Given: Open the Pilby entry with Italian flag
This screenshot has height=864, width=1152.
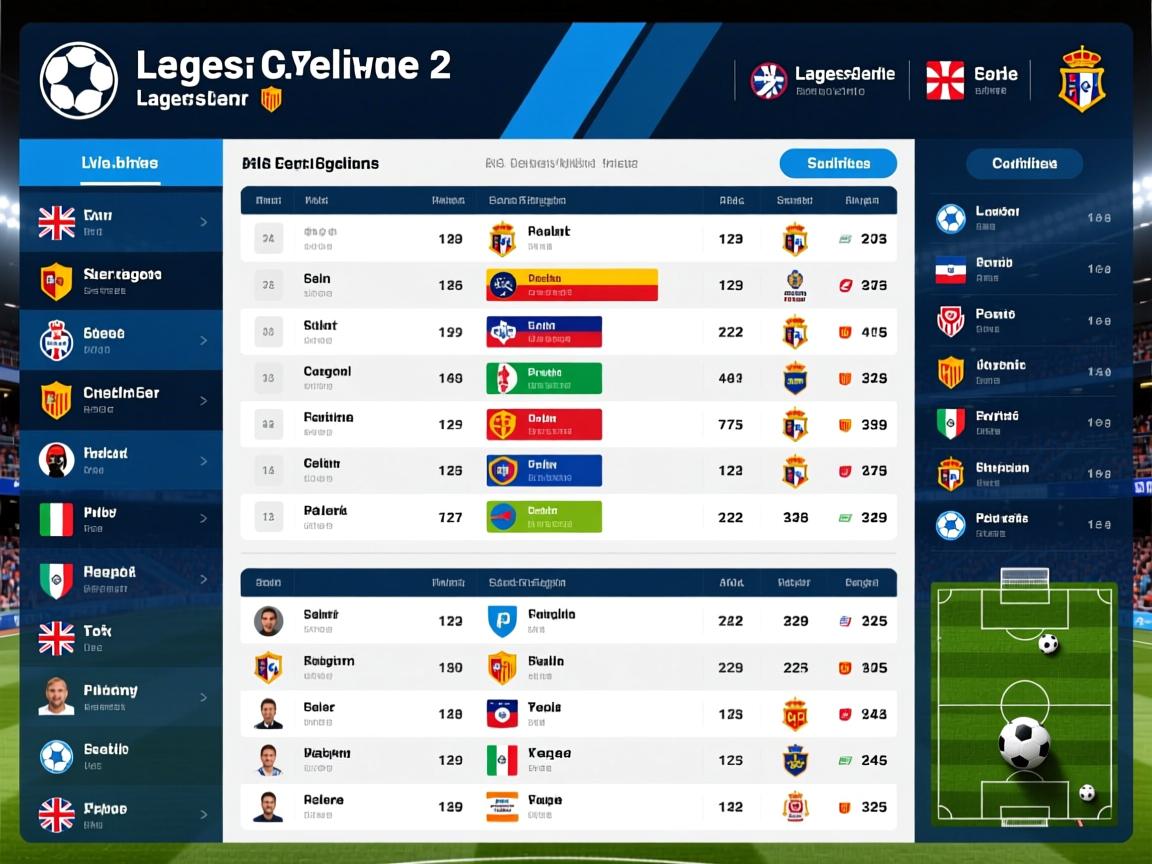Looking at the screenshot, I should click(121, 519).
